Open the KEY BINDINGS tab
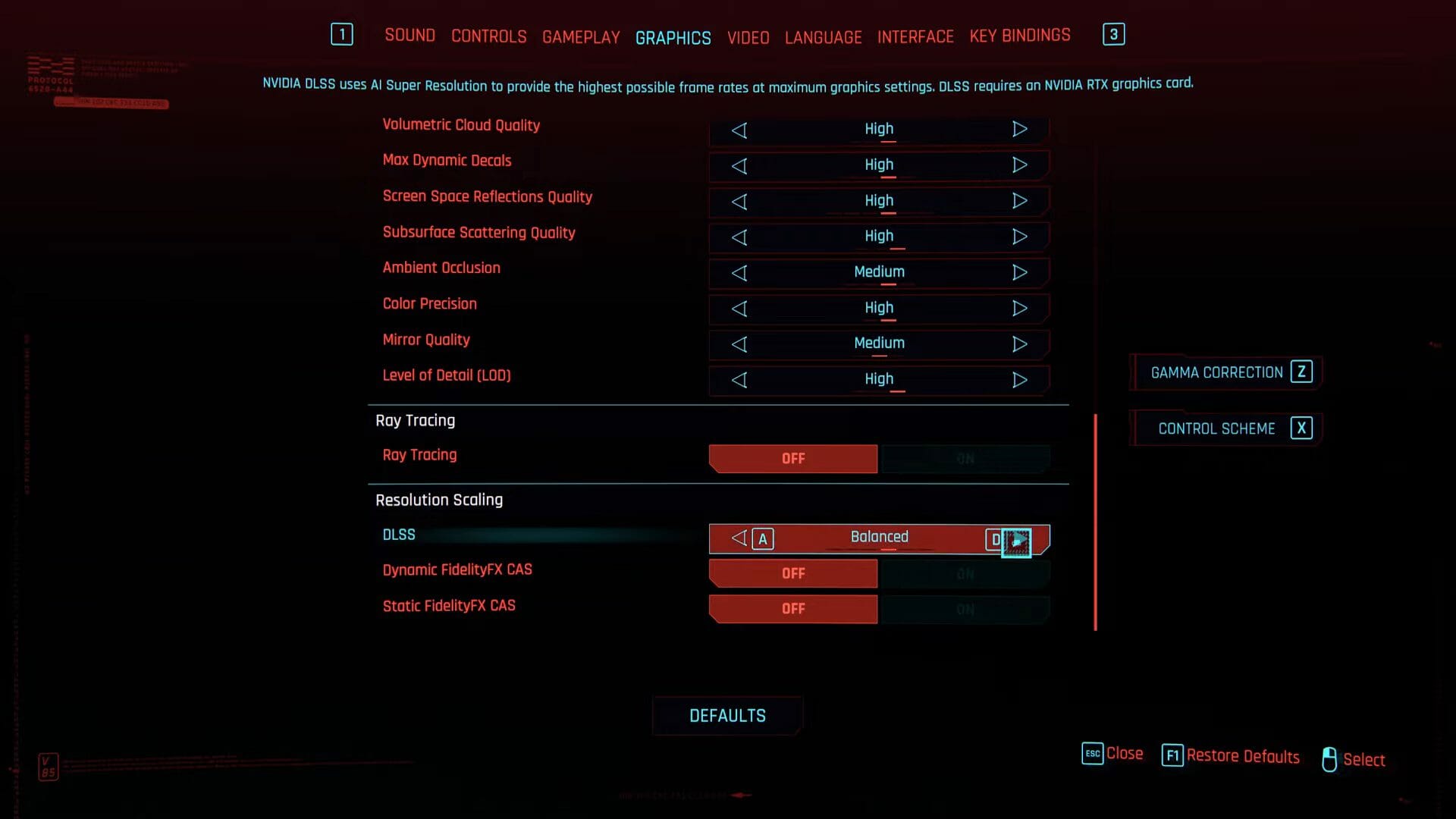1456x819 pixels. (x=1019, y=35)
